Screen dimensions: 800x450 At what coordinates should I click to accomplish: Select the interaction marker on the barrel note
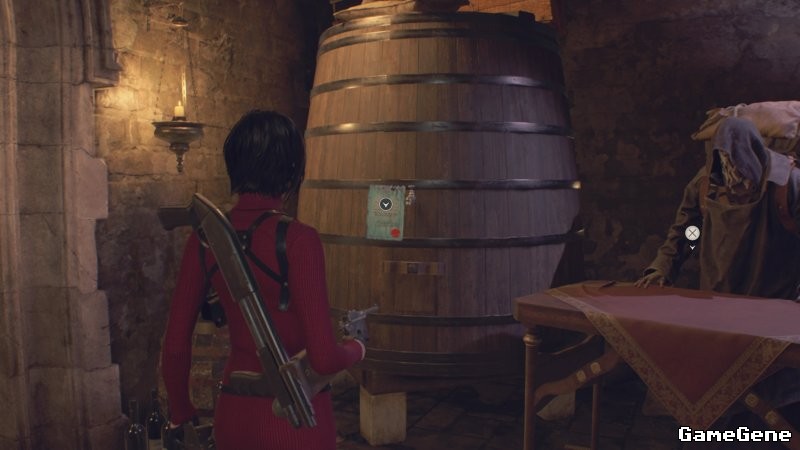click(386, 204)
